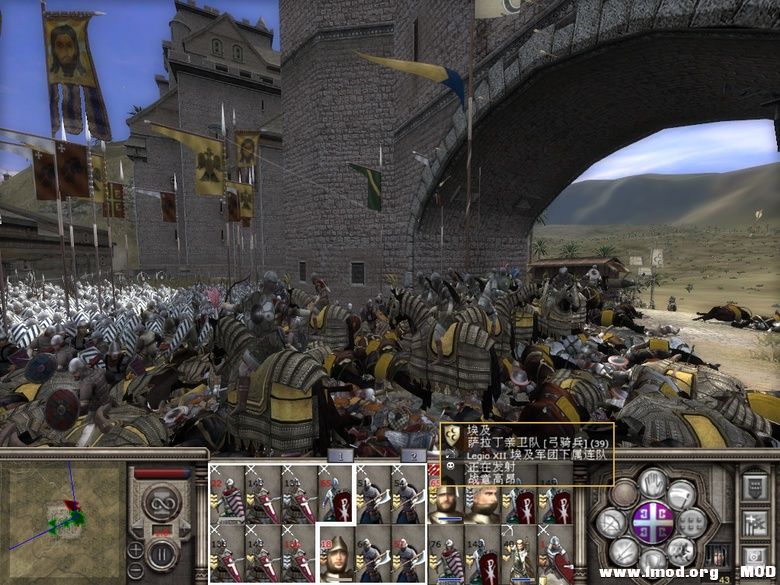The width and height of the screenshot is (780, 585).
Task: Toggle the game speed button above the pause button
Action: (161, 502)
